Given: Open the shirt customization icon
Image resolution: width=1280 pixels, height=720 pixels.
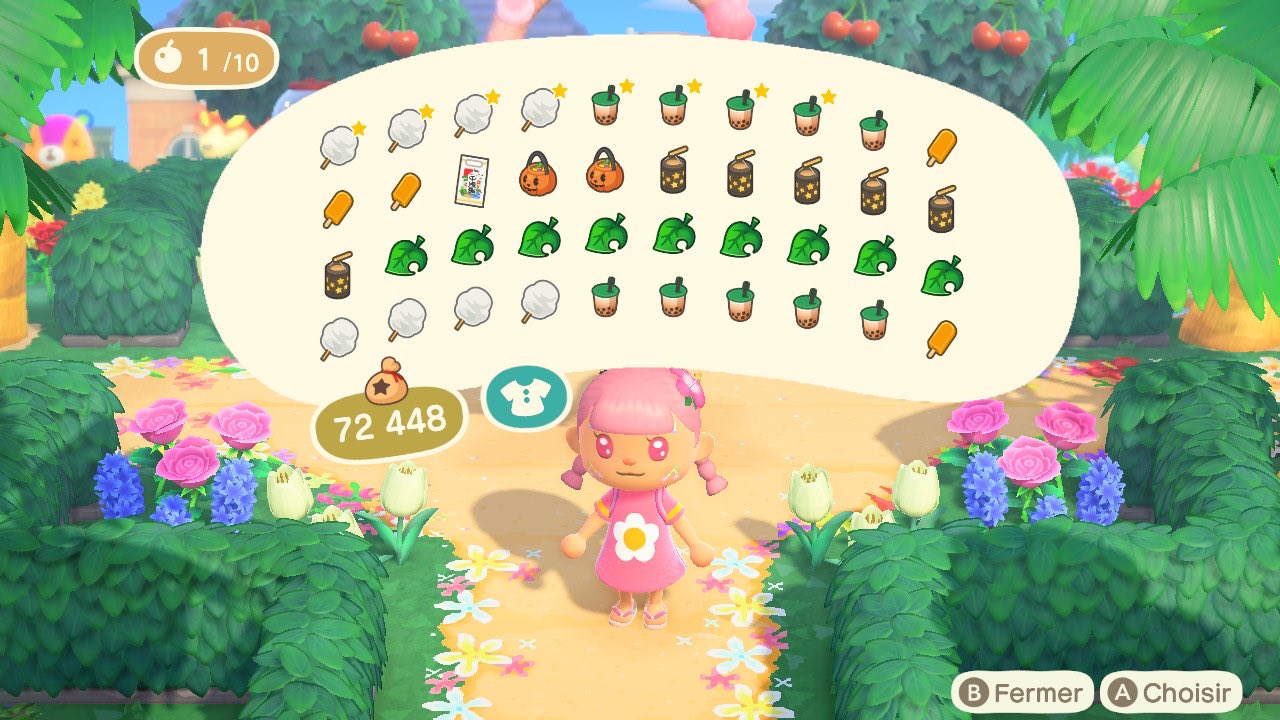Looking at the screenshot, I should pyautogui.click(x=528, y=398).
